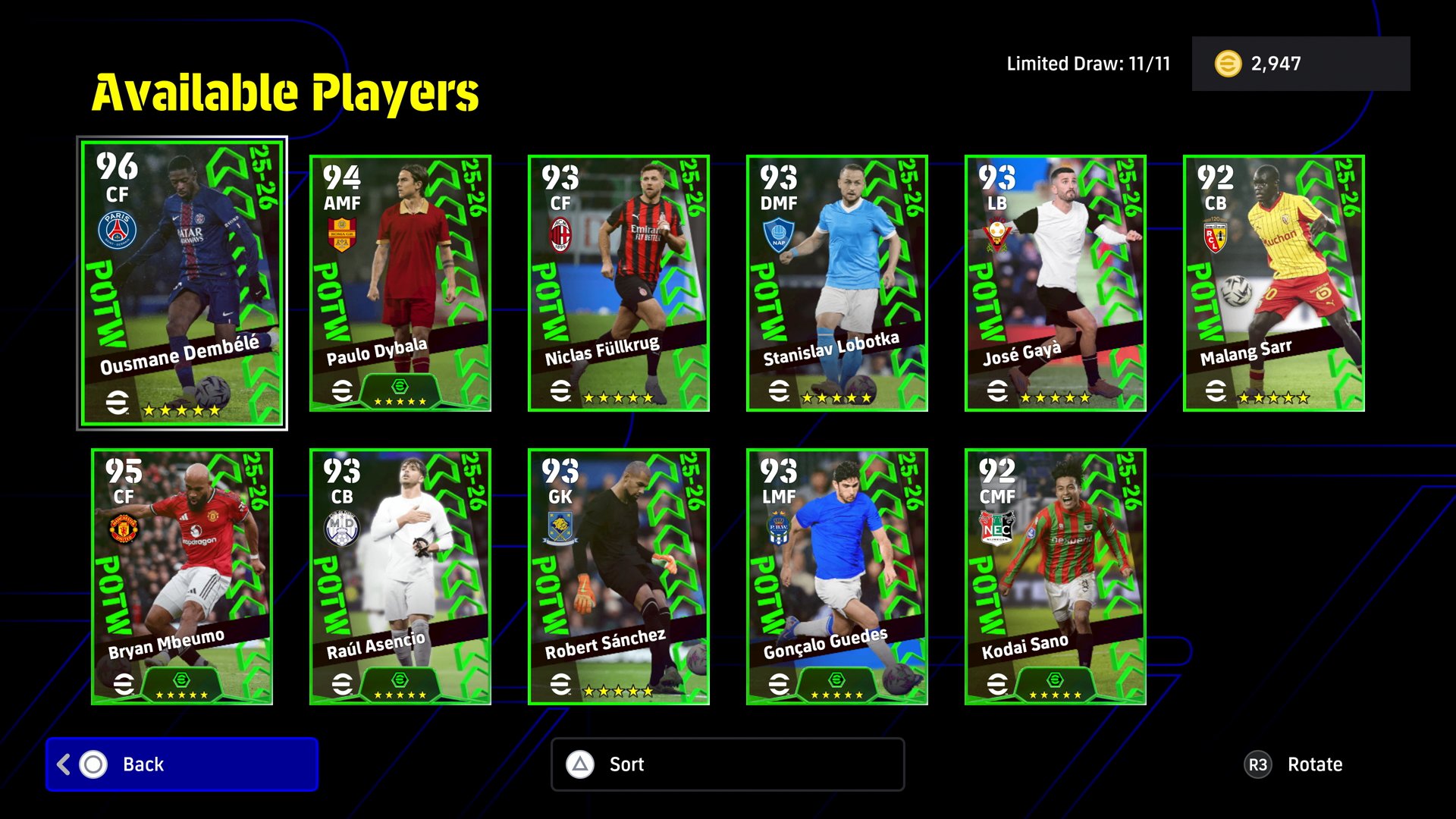Select the Gonçalo Guedes card

(836, 576)
